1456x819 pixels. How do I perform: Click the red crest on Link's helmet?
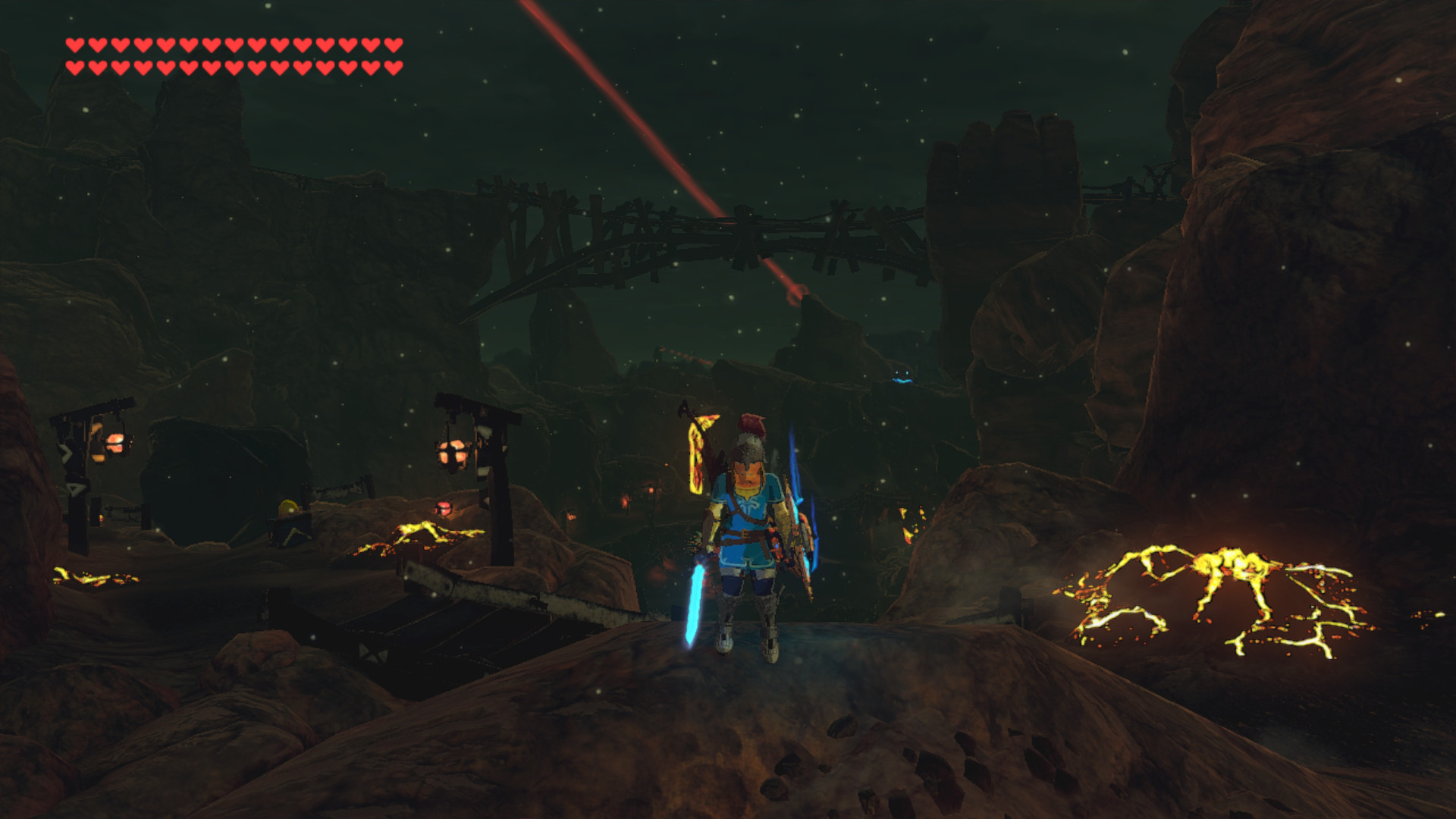[x=751, y=425]
